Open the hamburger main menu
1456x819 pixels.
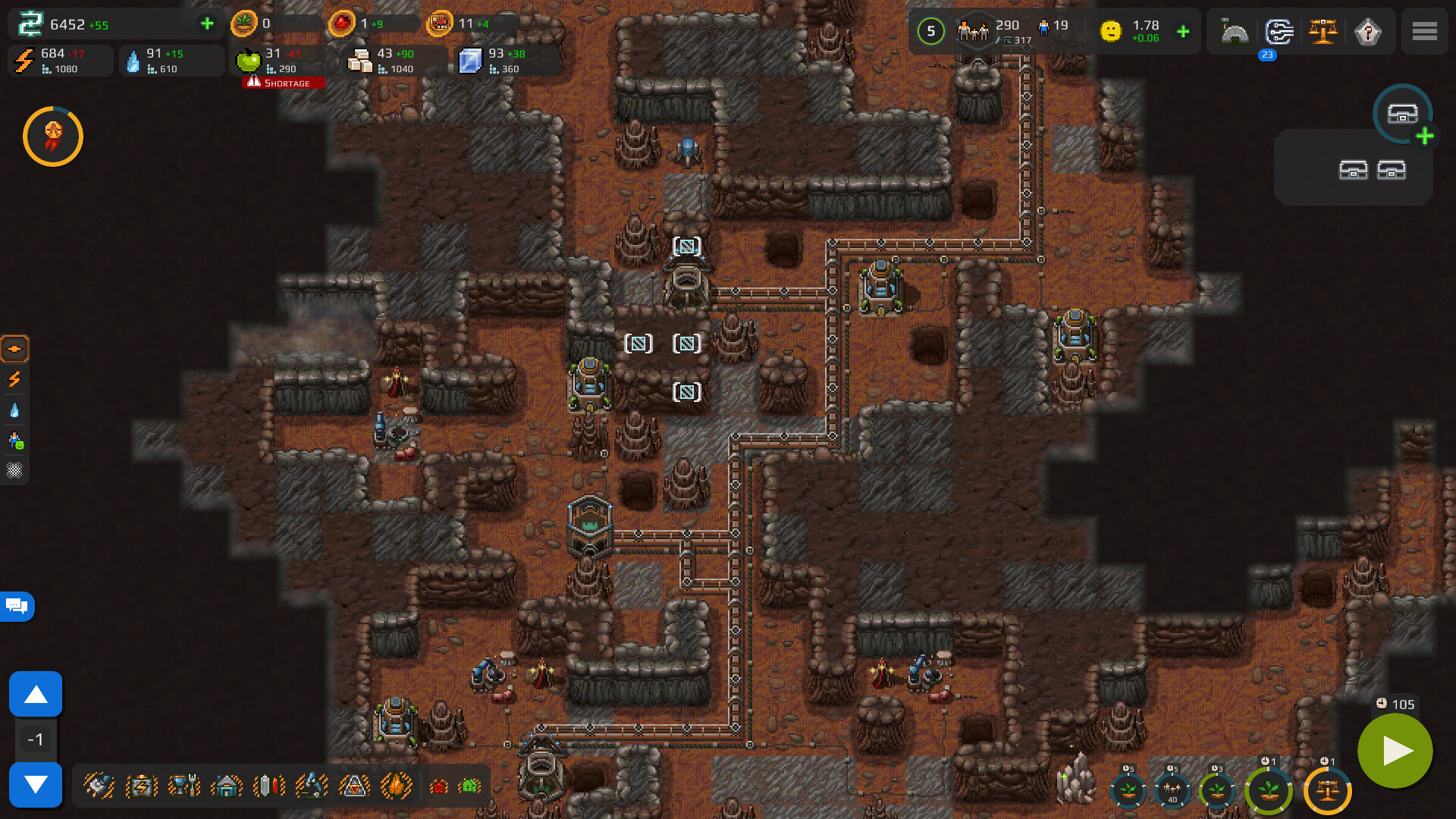[1424, 32]
